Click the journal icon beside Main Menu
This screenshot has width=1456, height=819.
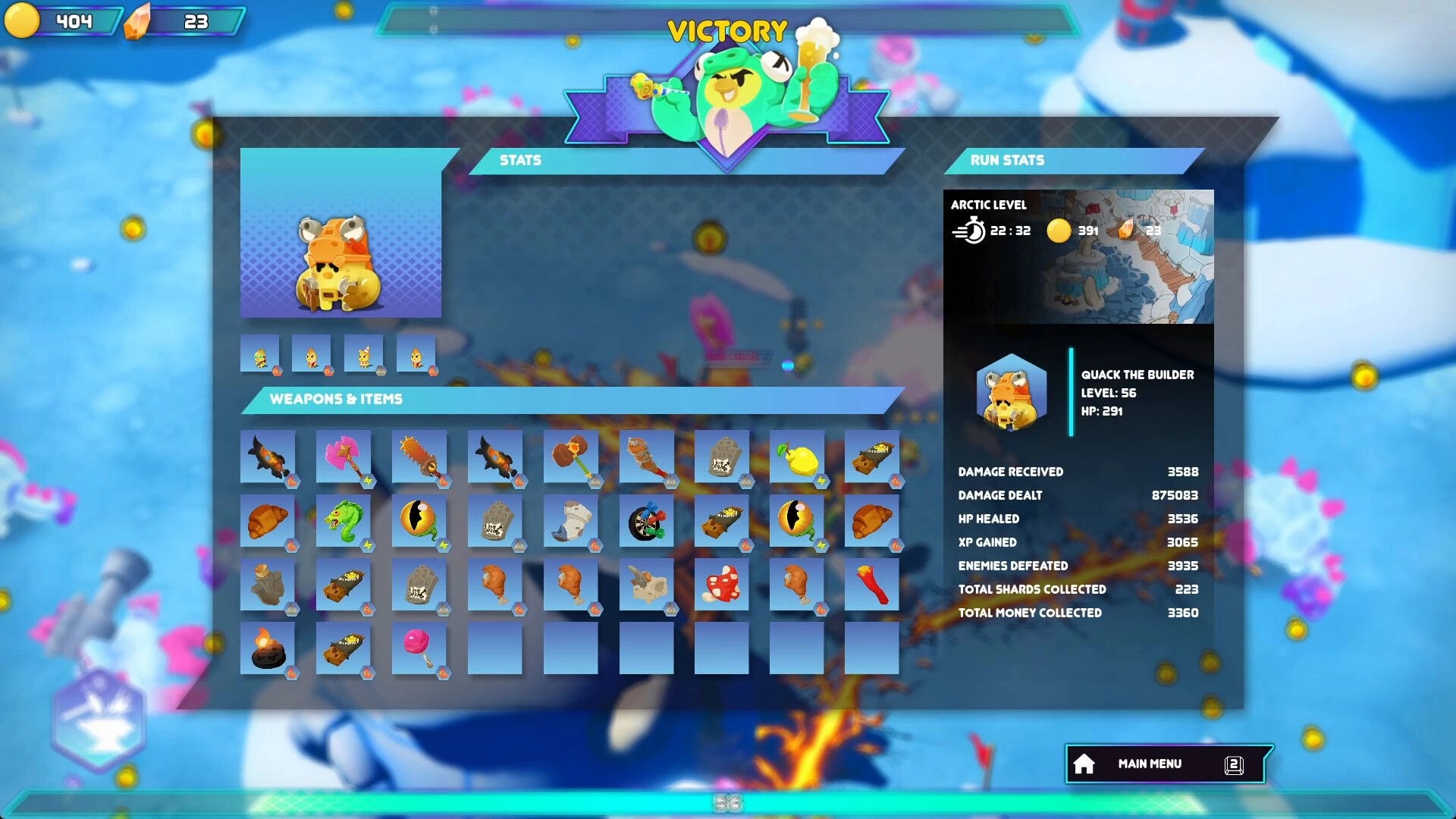coord(1235,764)
